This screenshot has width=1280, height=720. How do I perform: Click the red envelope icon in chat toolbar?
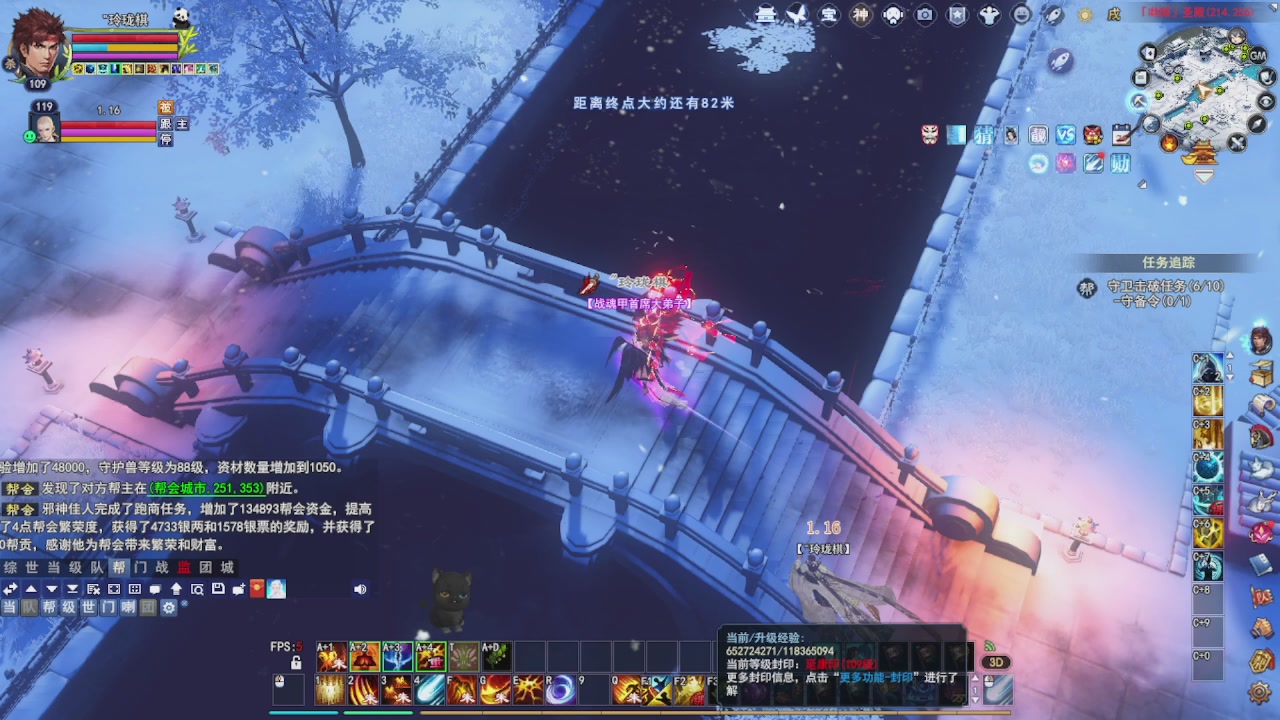click(x=257, y=589)
